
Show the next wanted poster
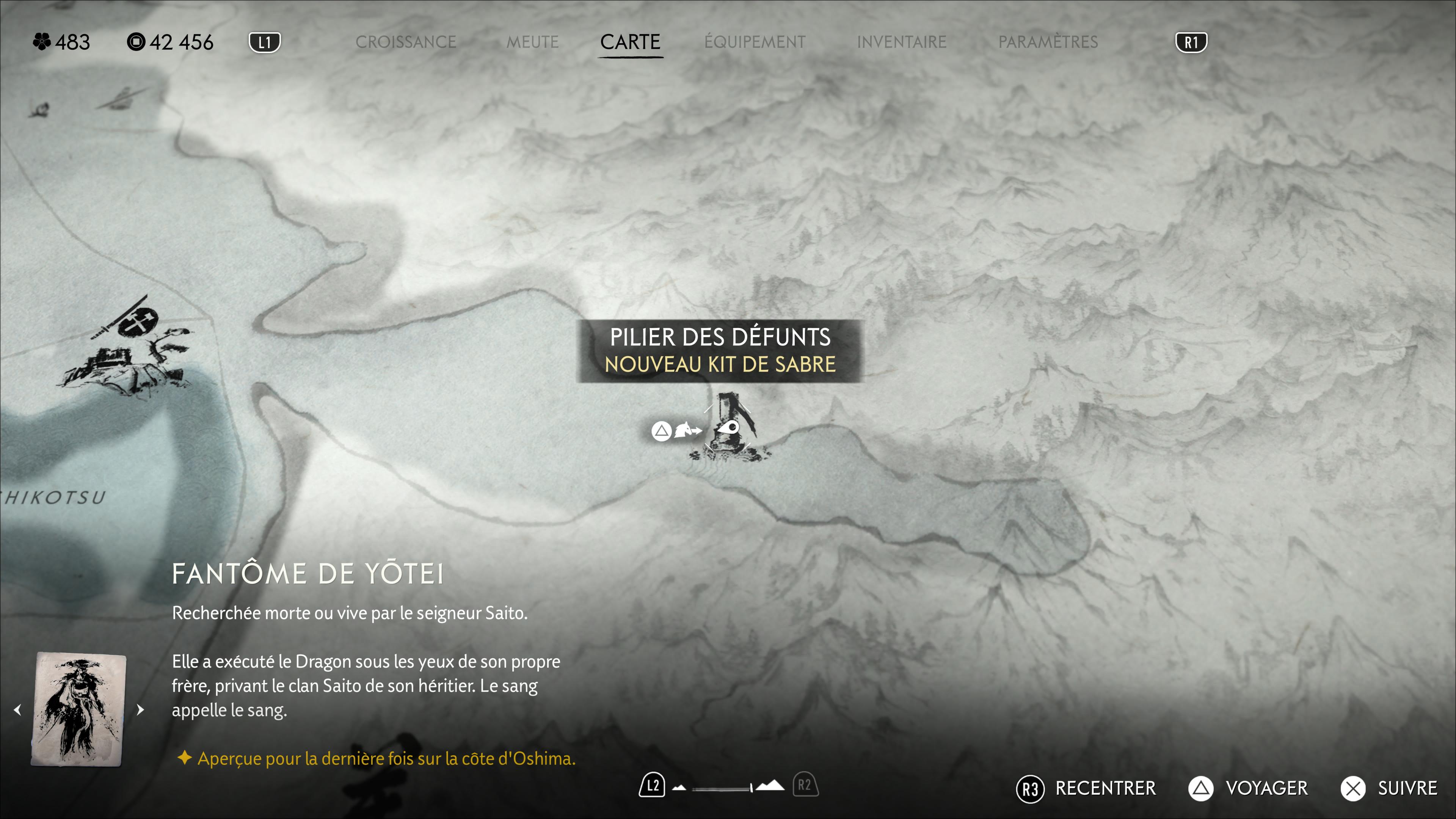coord(141,709)
